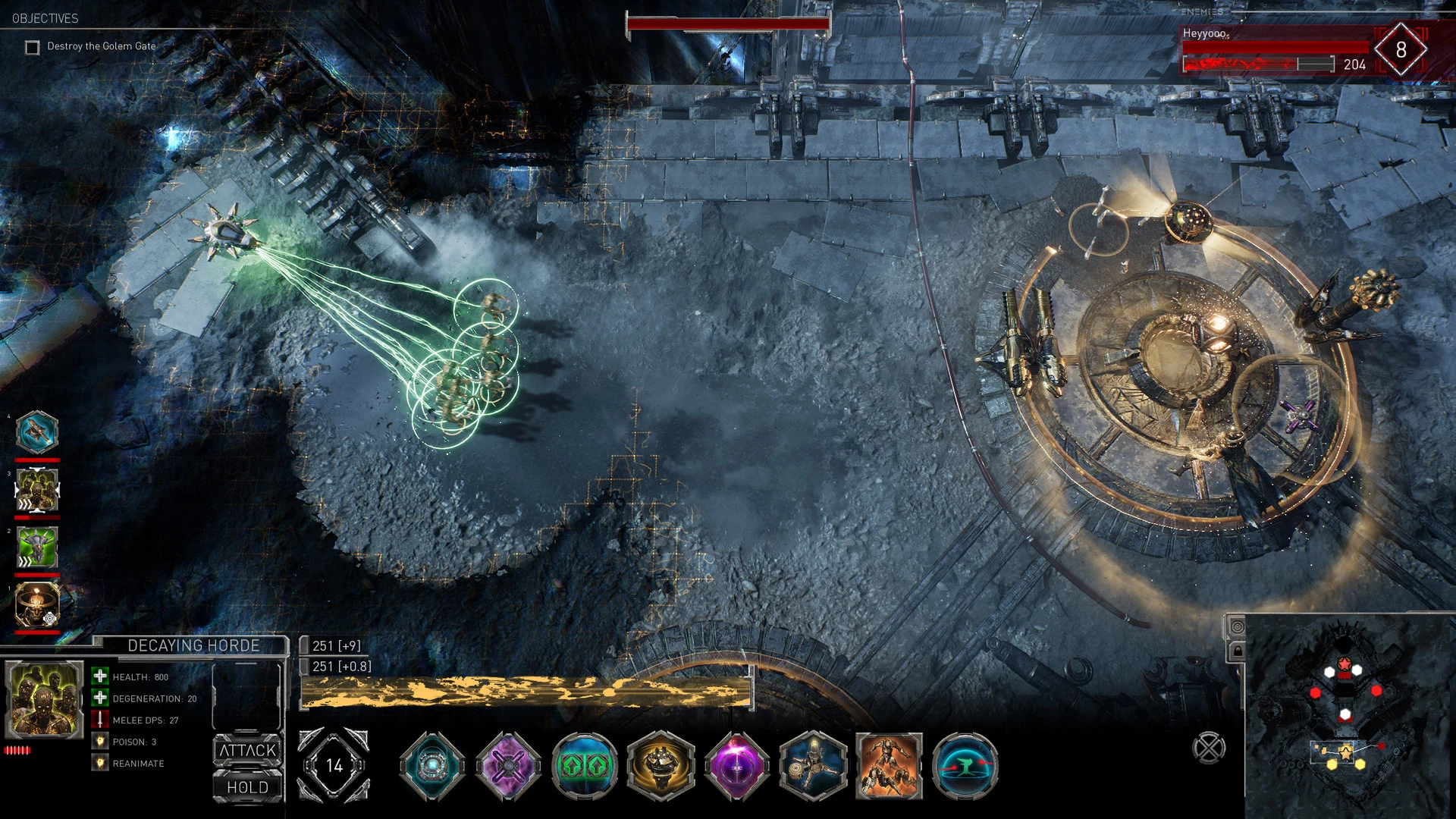Select the teal glowing orb card
Image resolution: width=1456 pixels, height=819 pixels.
tap(432, 766)
